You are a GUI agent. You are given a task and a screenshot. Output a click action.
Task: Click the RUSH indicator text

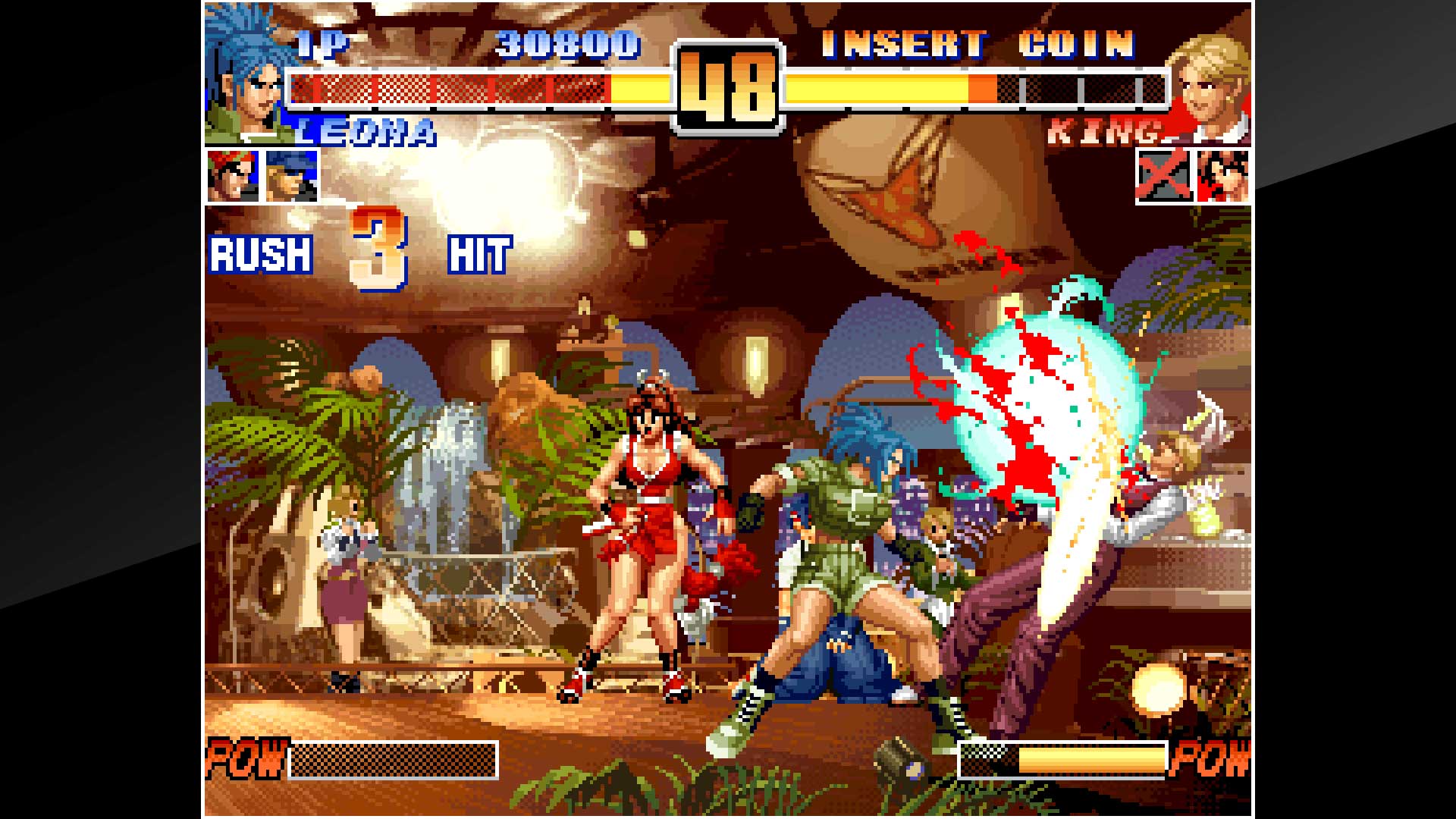[x=260, y=254]
